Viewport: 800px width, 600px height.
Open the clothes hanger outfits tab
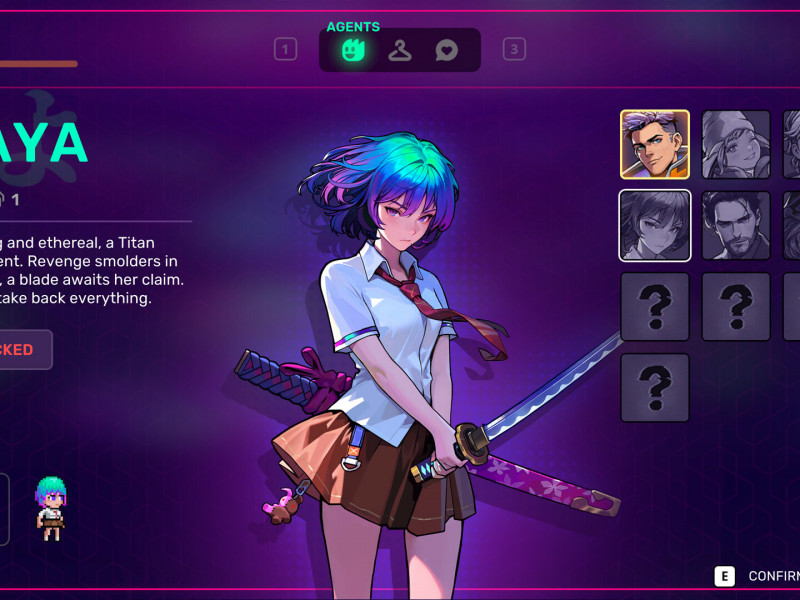400,49
